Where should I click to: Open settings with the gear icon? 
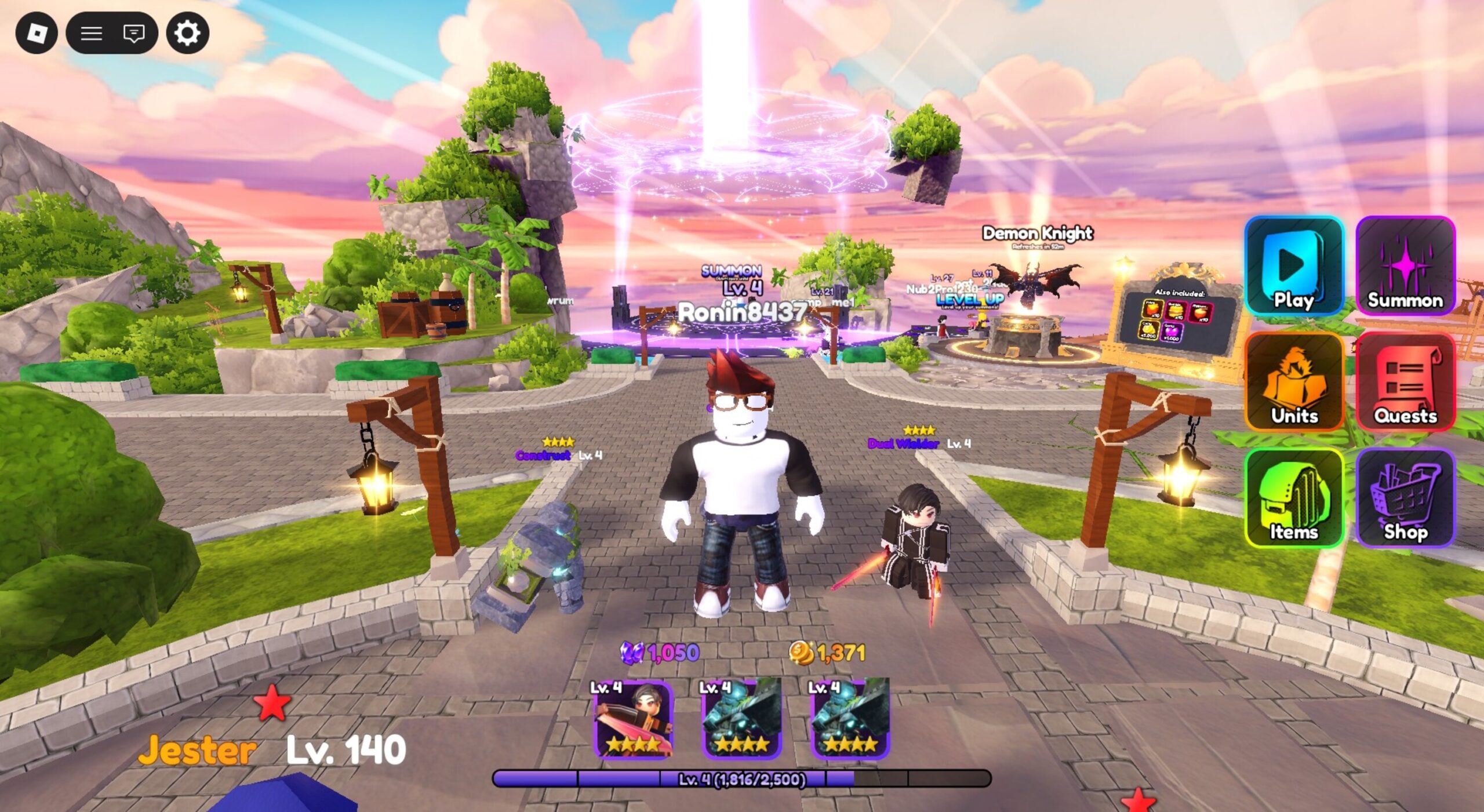[x=188, y=33]
